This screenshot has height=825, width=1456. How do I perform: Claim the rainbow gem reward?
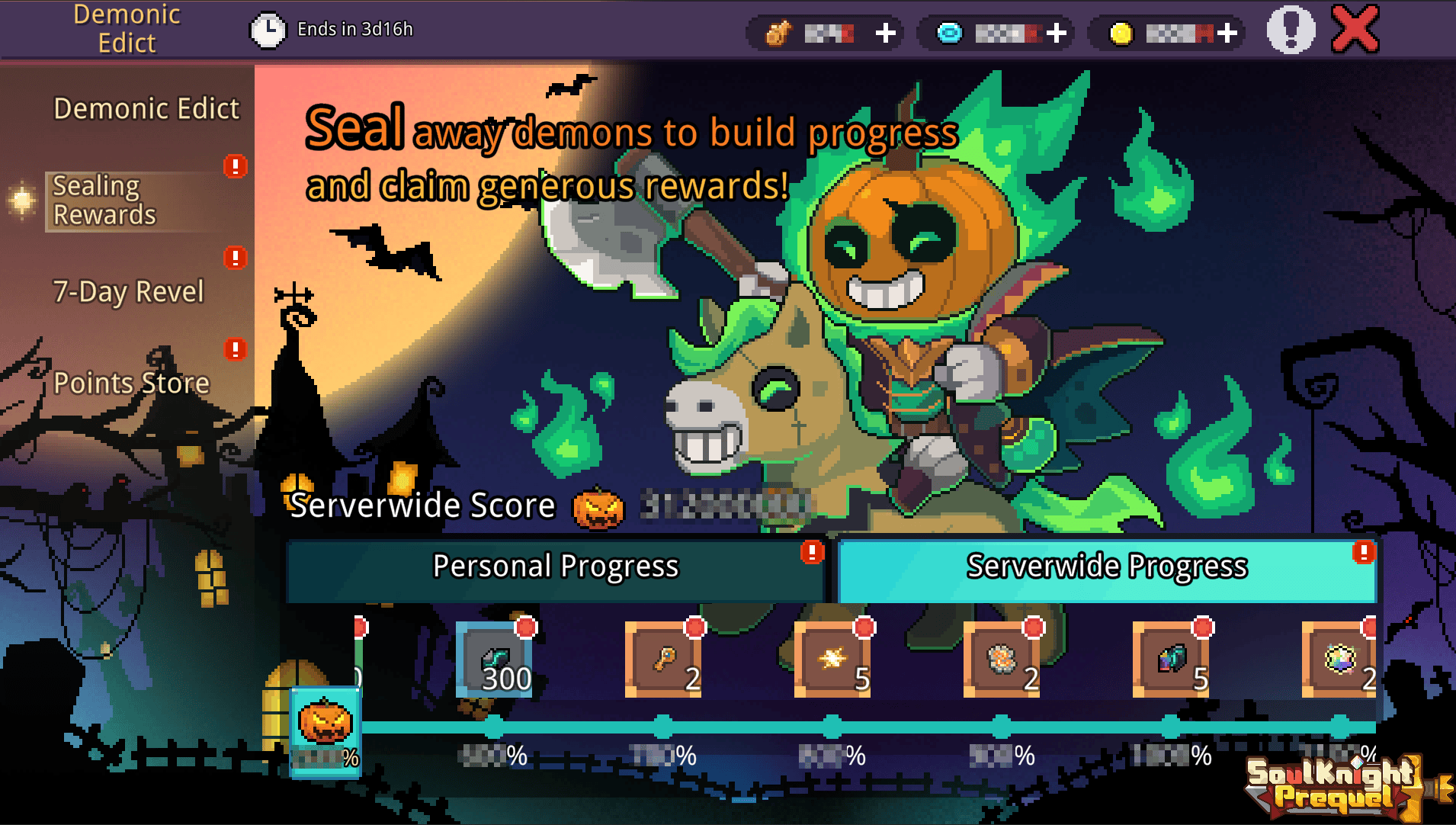click(1339, 660)
